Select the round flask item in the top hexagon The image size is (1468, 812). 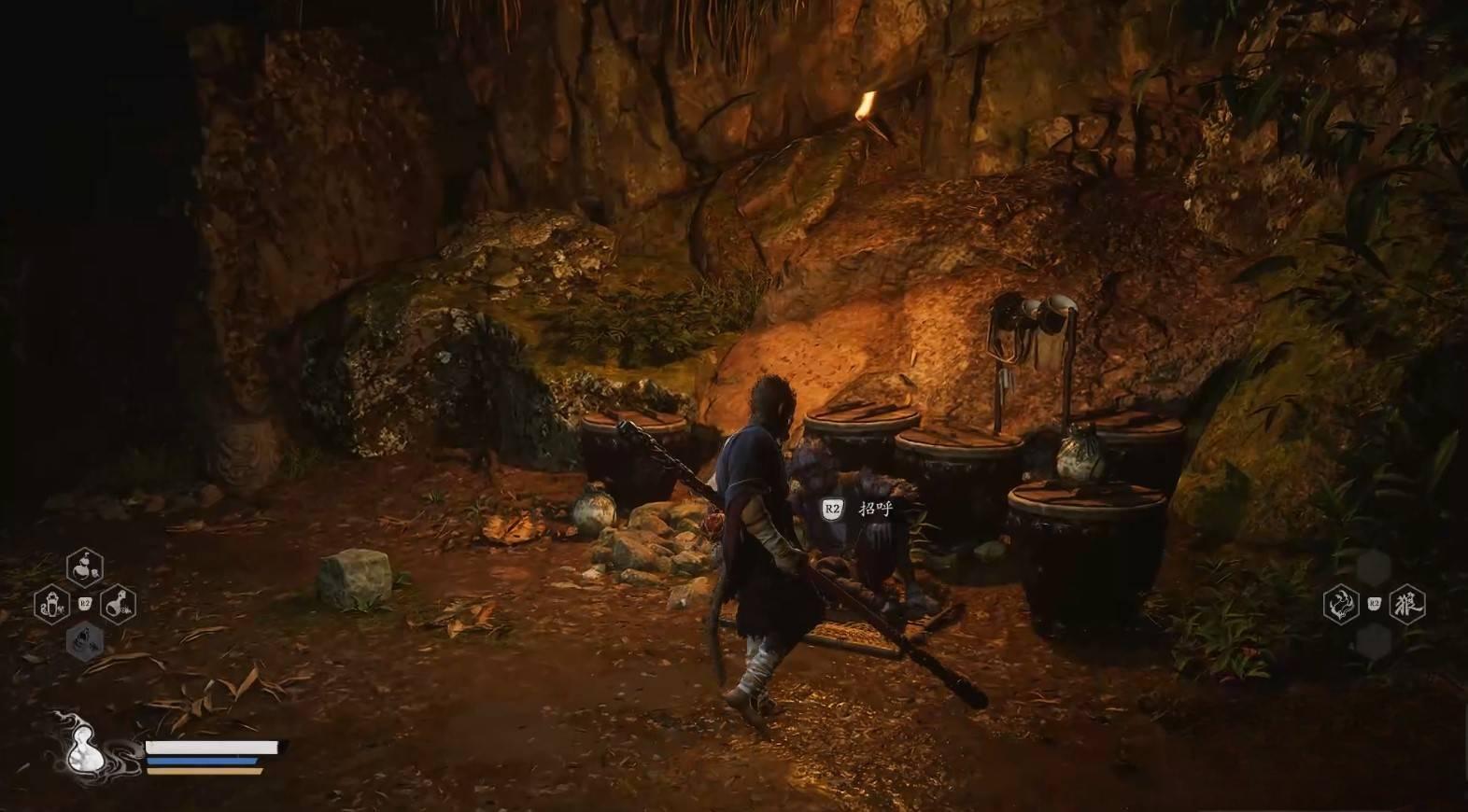(85, 567)
